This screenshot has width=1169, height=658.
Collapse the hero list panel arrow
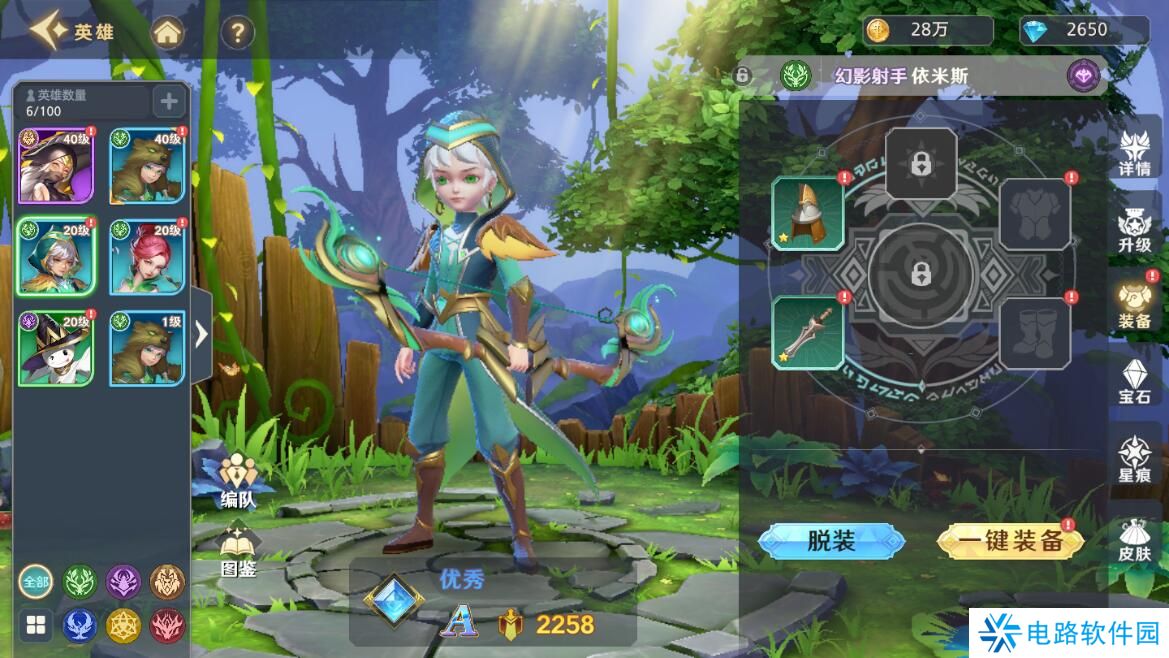(201, 334)
